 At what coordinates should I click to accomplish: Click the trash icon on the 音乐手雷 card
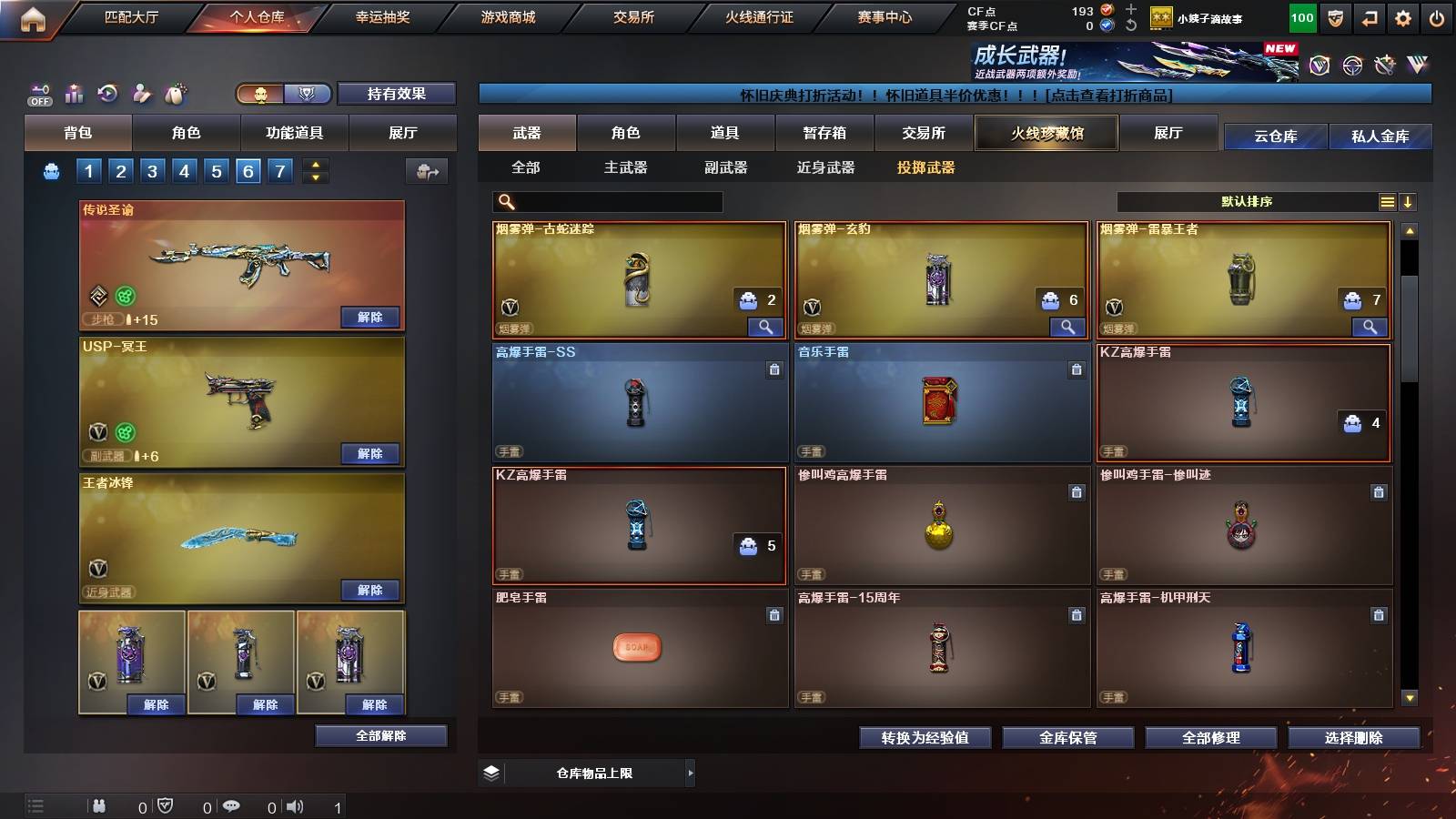point(1078,370)
